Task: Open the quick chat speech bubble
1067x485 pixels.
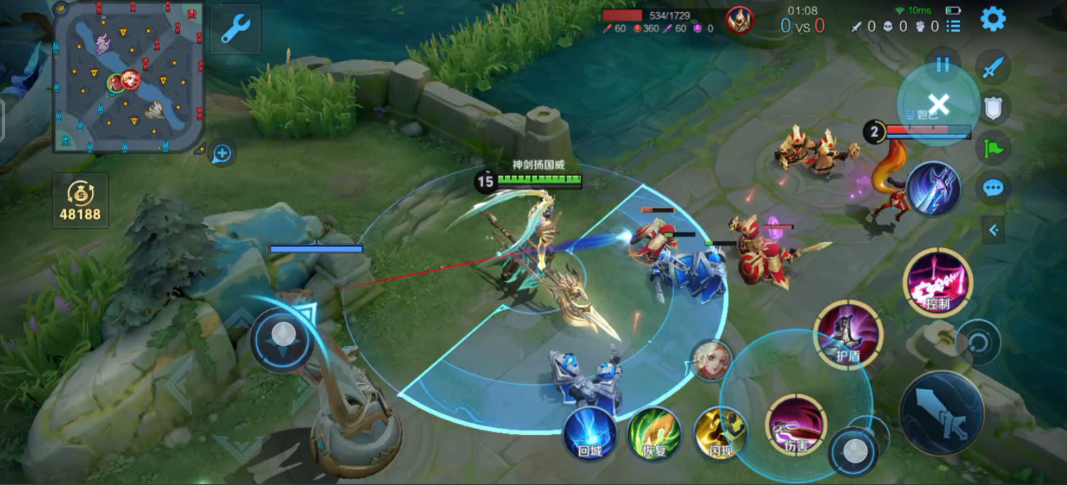Action: pos(993,187)
